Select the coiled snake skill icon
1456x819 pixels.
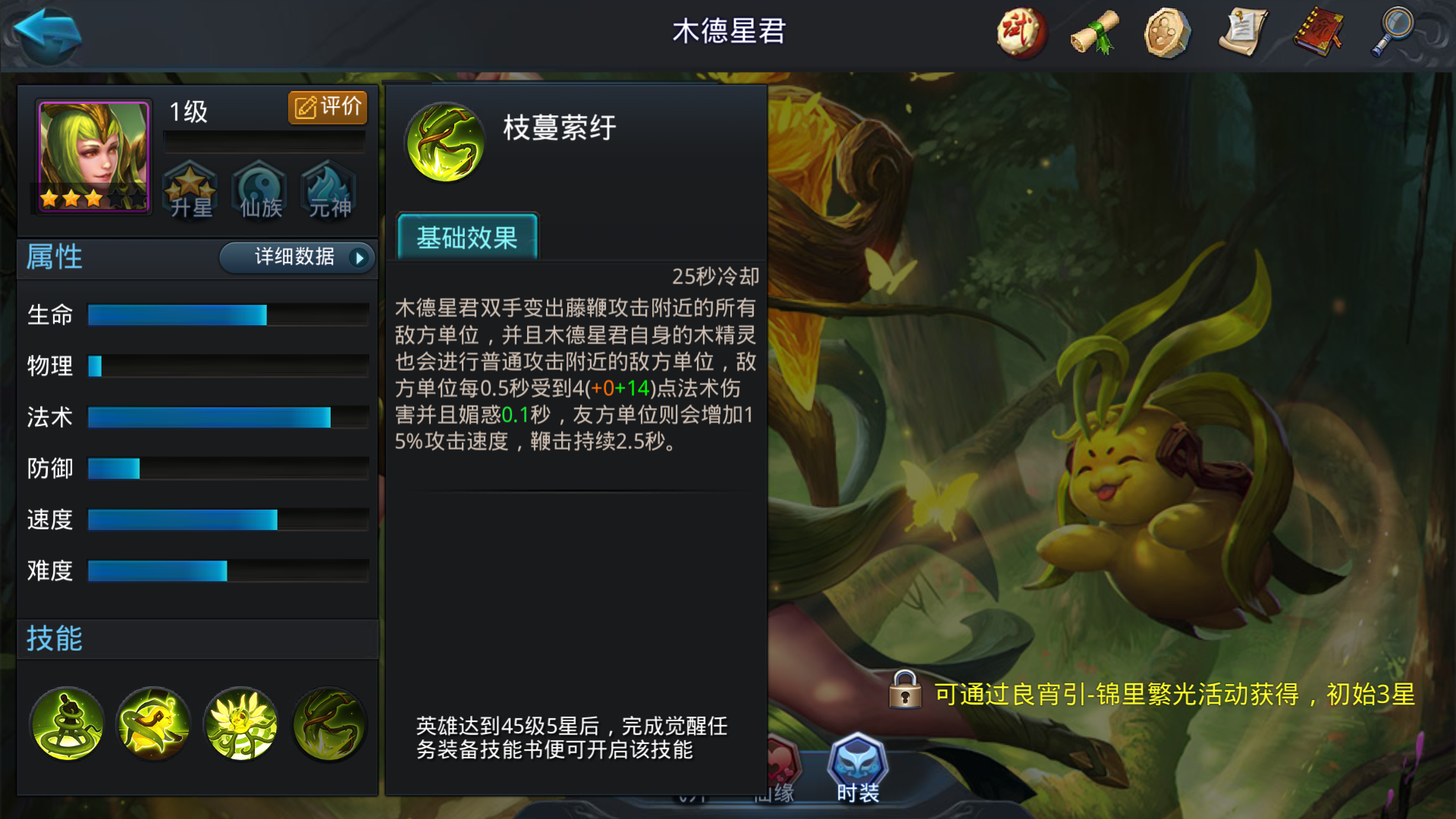67,724
